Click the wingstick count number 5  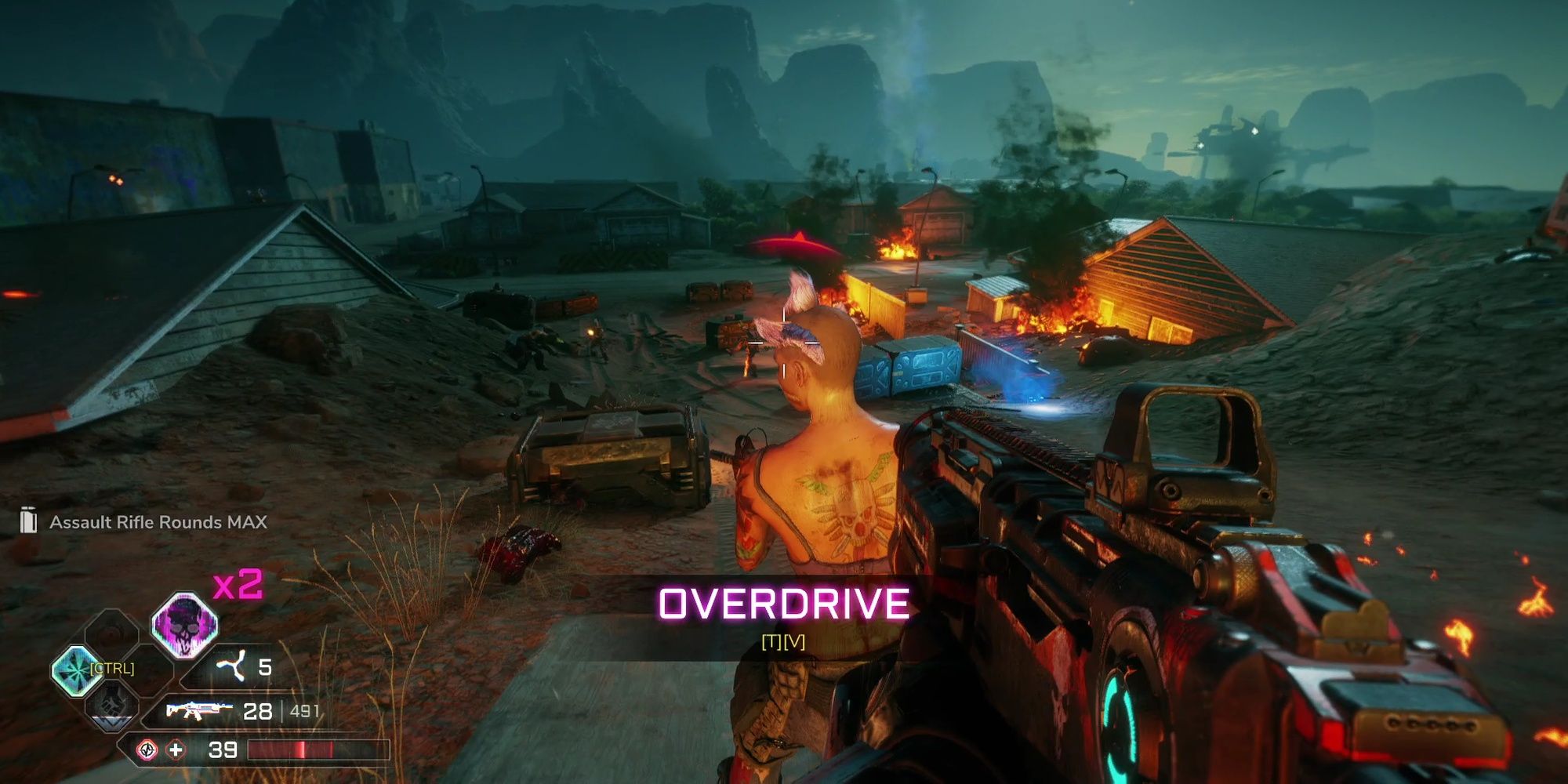point(265,666)
